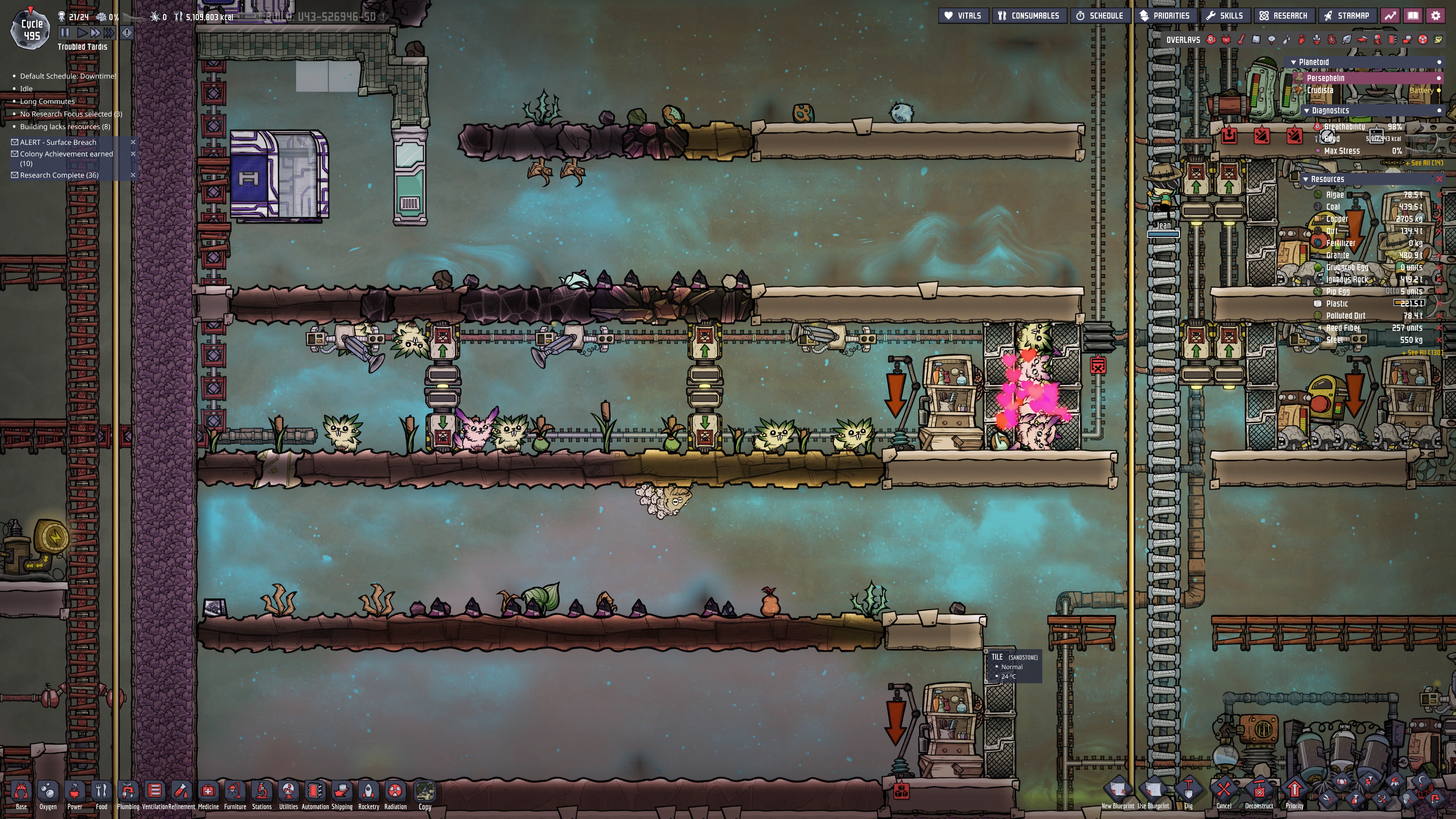Open the Skills screen
1456x819 pixels.
coord(1225,16)
